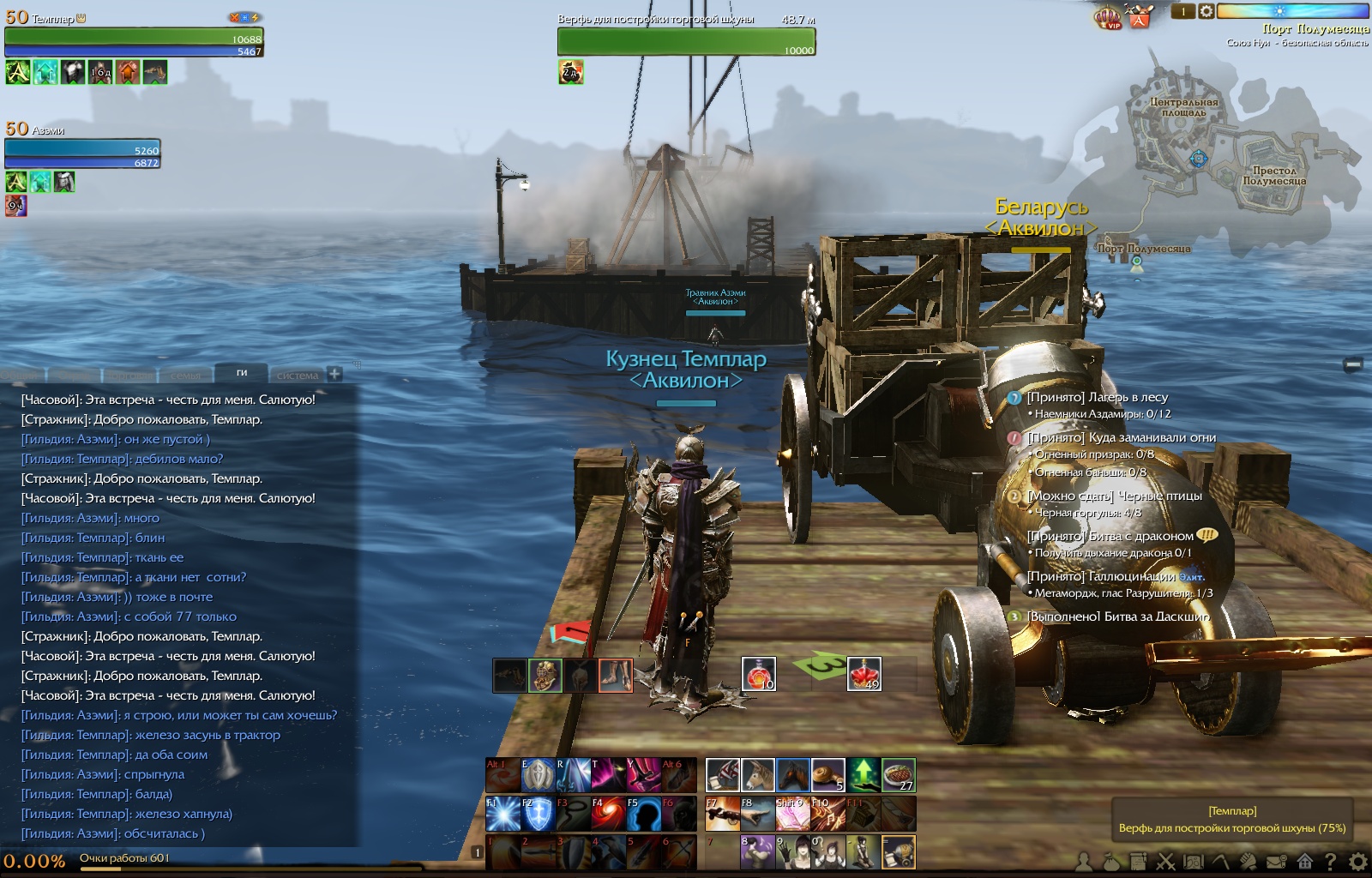This screenshot has width=1372, height=878.
Task: Add a new chat tab with the plus button
Action: (334, 374)
